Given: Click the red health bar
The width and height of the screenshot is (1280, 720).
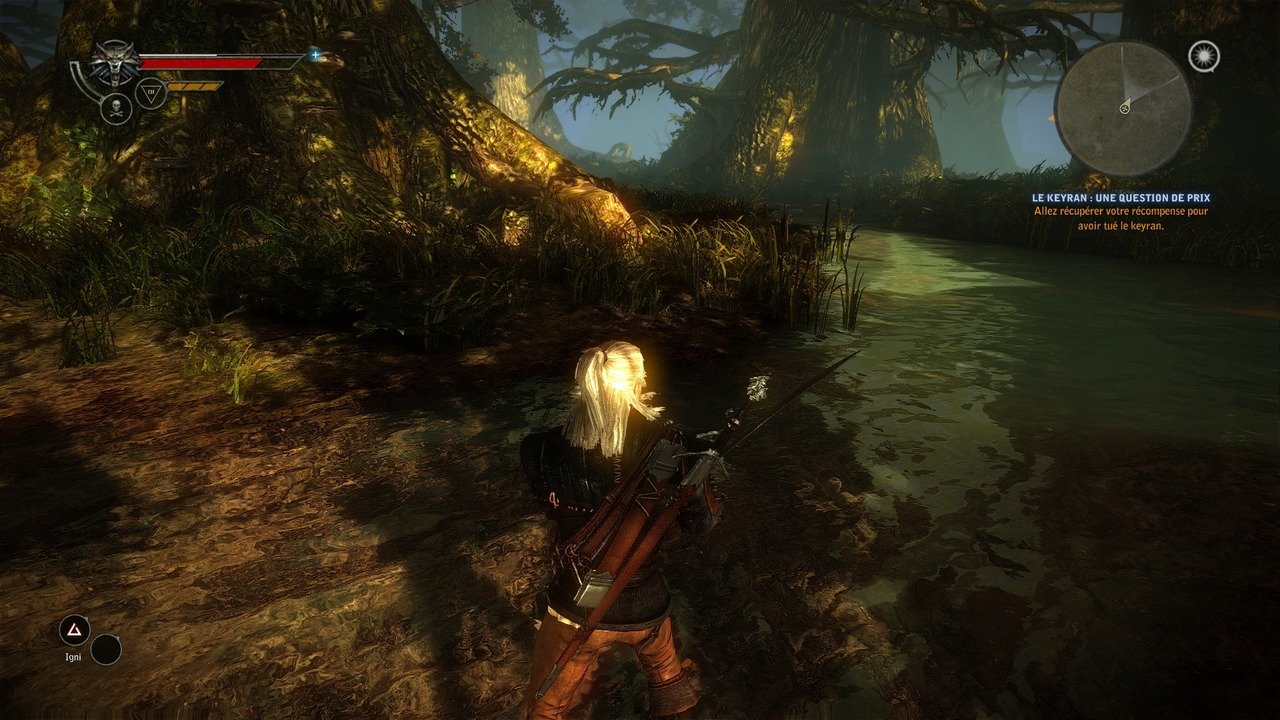Looking at the screenshot, I should click(x=200, y=63).
